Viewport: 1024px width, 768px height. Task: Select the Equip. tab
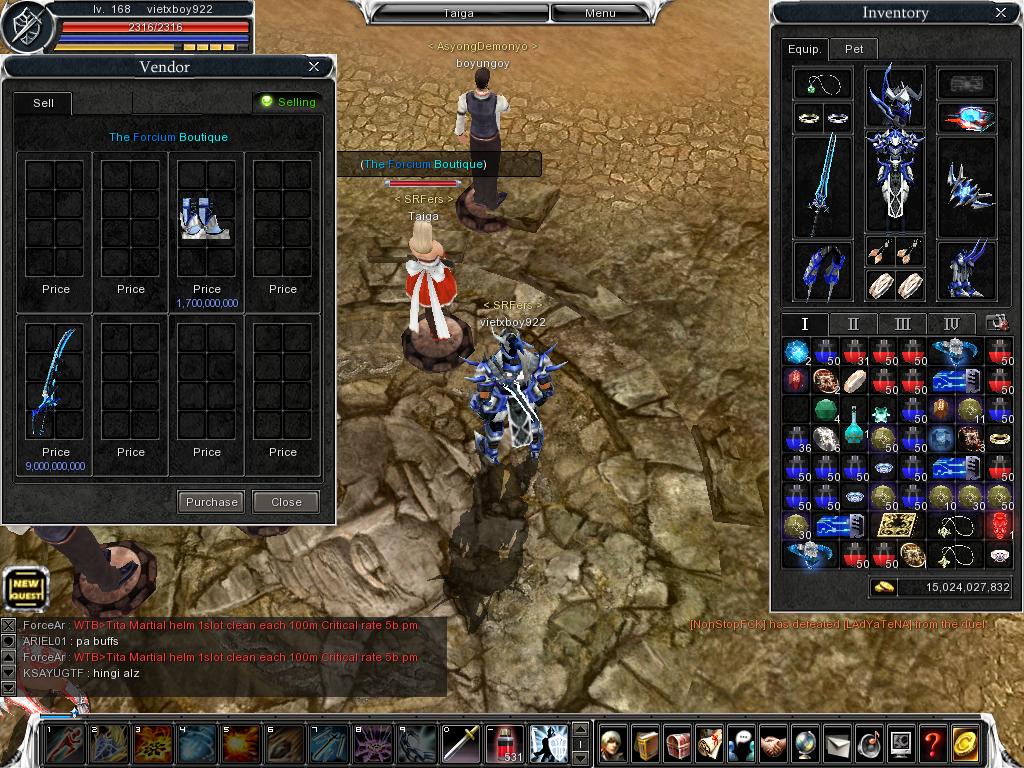click(x=804, y=48)
